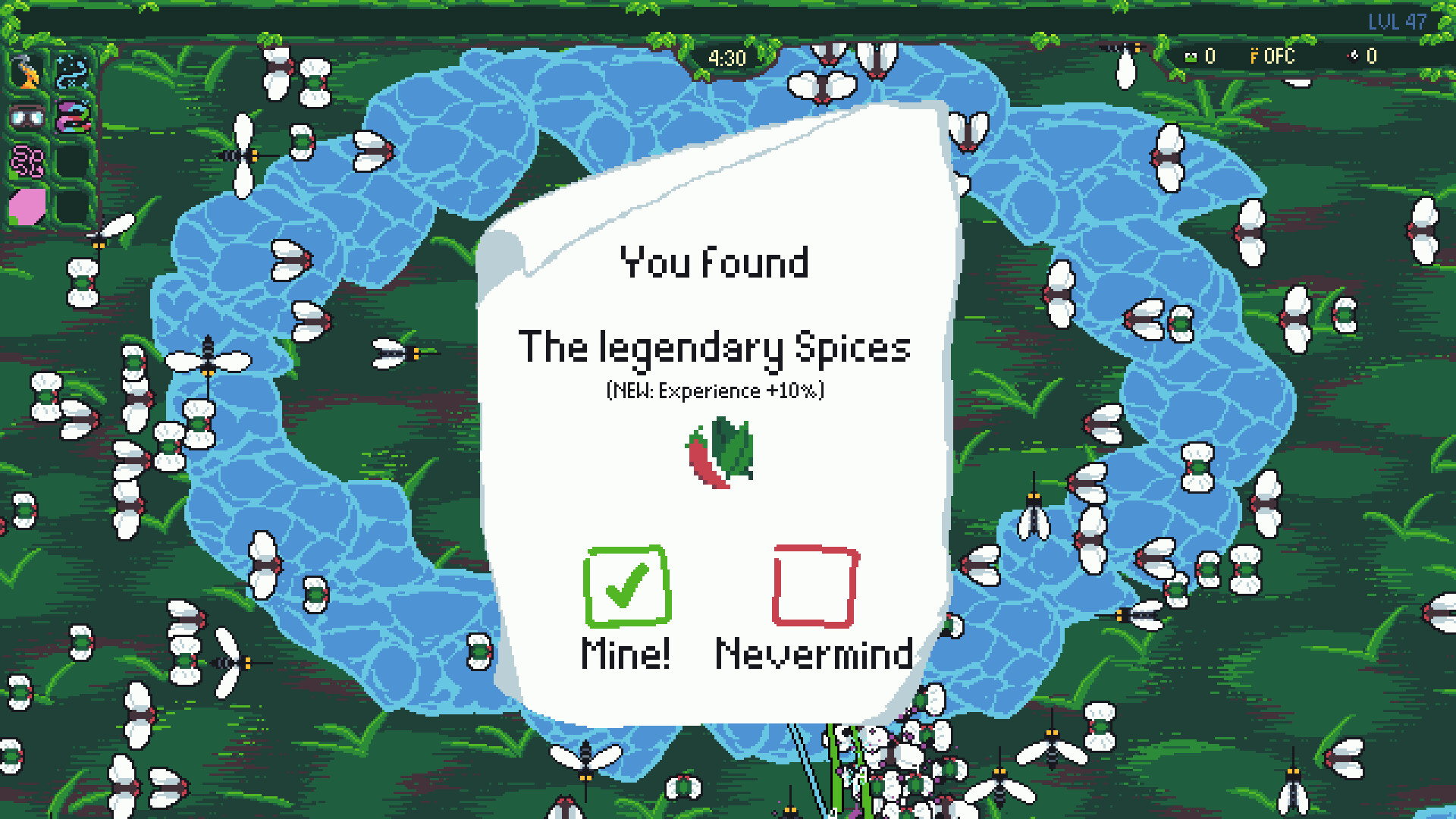Click the fly counter icon near the top right
Screen dimensions: 1456x819
tap(1353, 56)
